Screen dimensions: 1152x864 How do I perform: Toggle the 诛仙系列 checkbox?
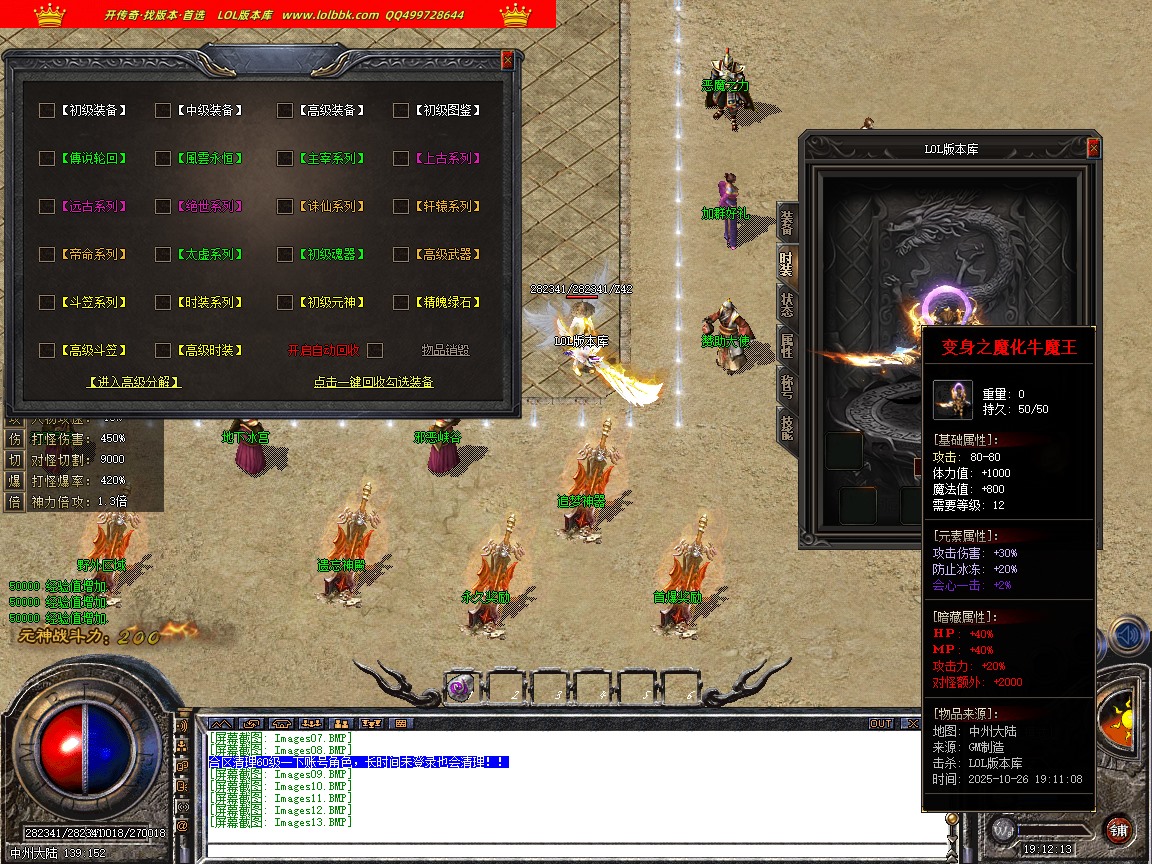285,206
